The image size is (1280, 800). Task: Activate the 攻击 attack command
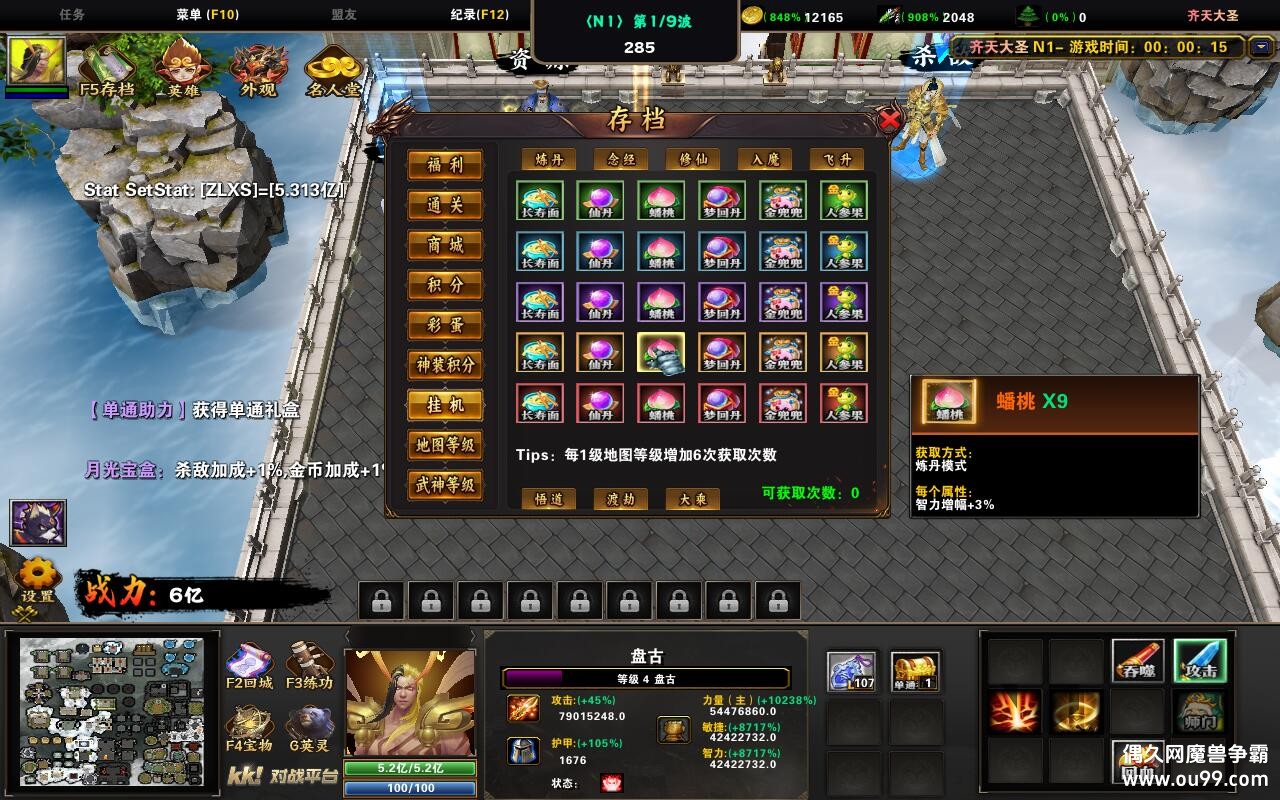click(1200, 660)
